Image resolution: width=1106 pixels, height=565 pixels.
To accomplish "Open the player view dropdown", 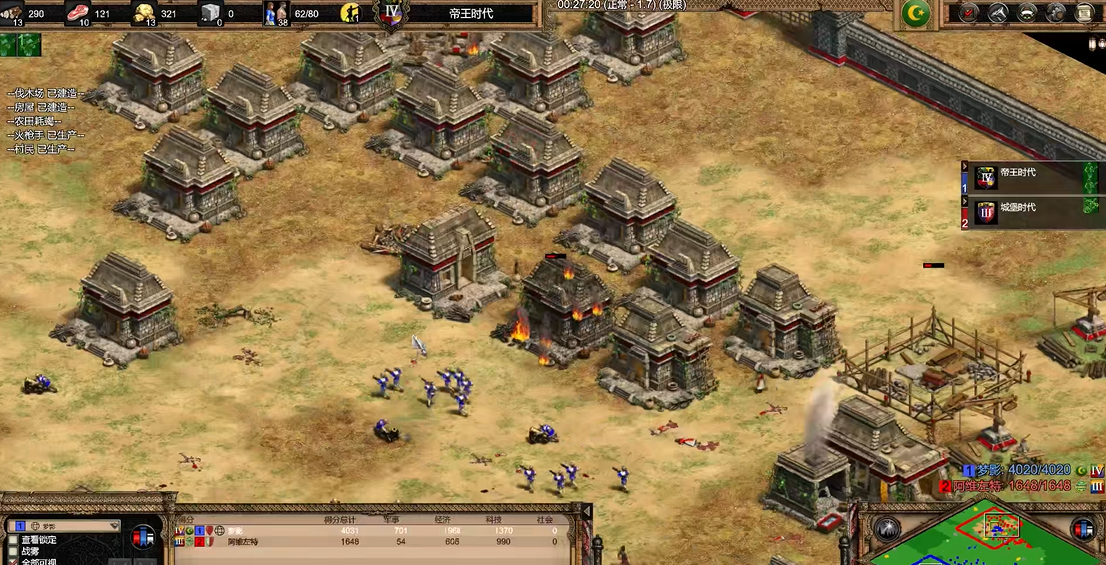I will (x=66, y=525).
